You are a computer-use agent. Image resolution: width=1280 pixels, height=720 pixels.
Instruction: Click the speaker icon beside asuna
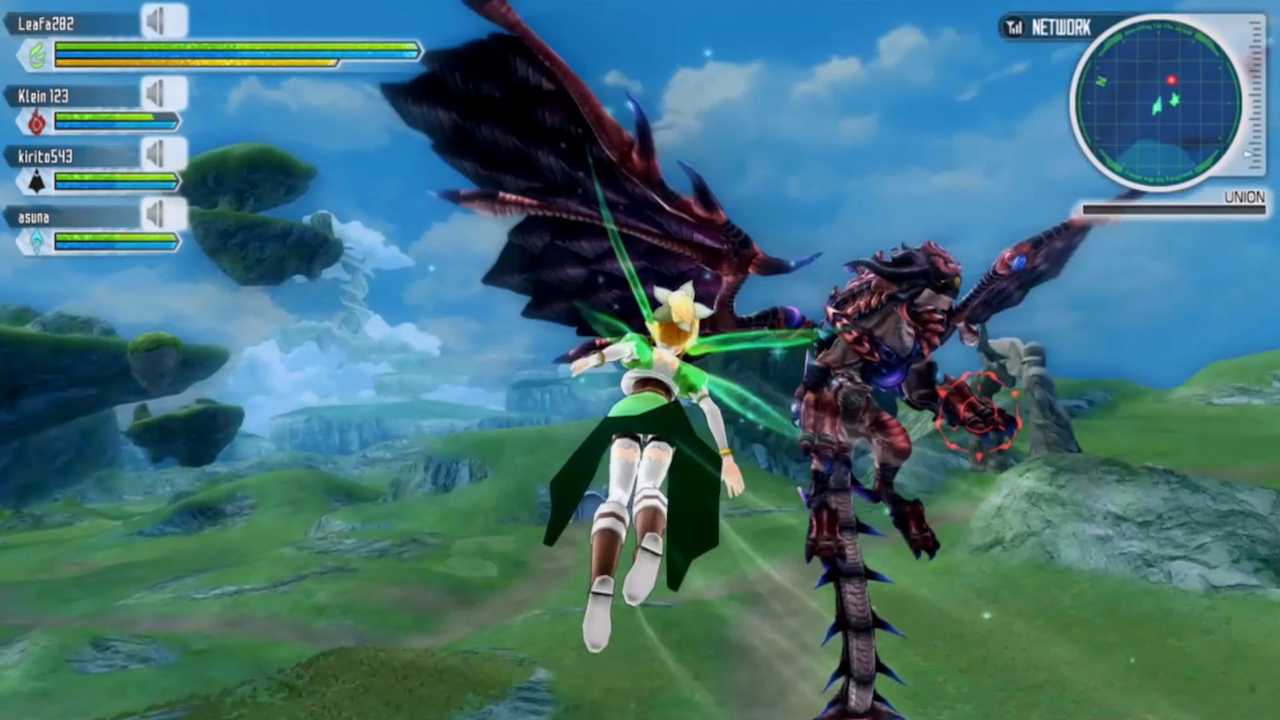coord(157,215)
